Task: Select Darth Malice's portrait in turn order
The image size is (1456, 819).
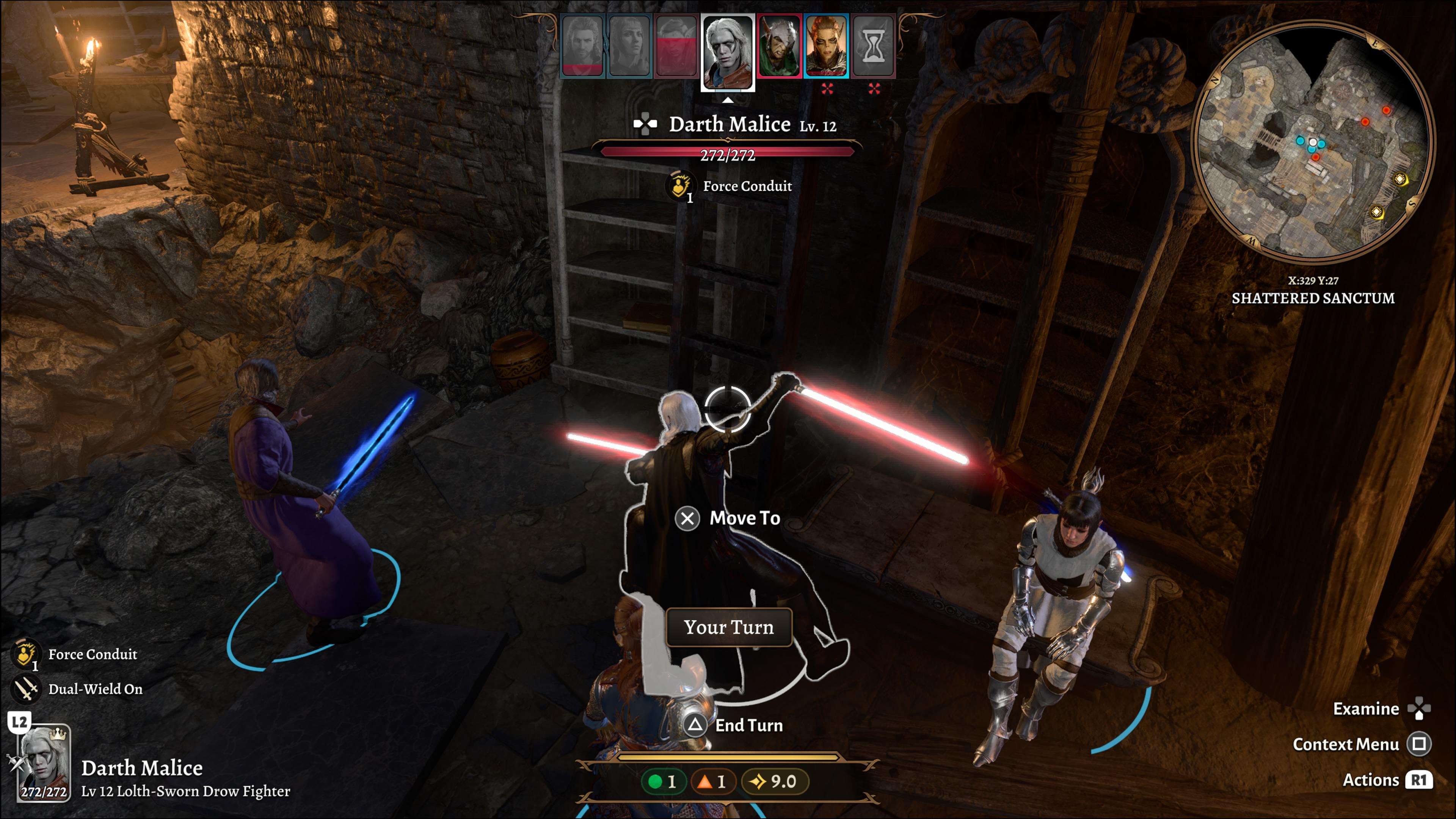Action: (728, 51)
